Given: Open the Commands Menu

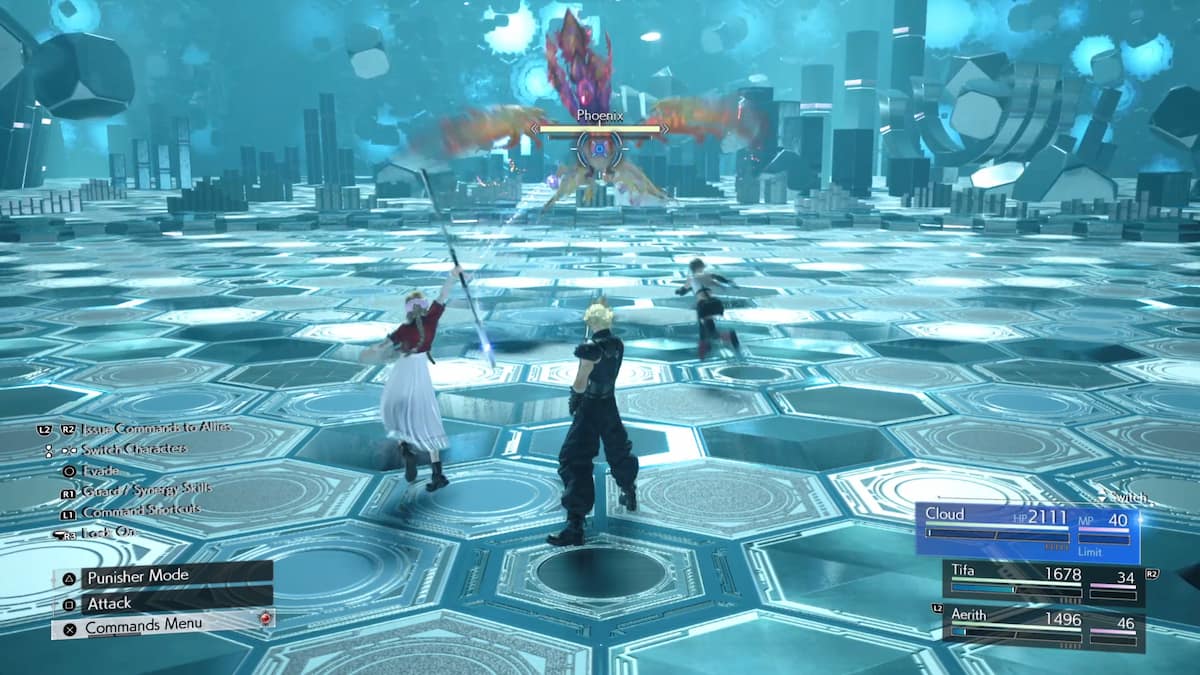Looking at the screenshot, I should (160, 626).
